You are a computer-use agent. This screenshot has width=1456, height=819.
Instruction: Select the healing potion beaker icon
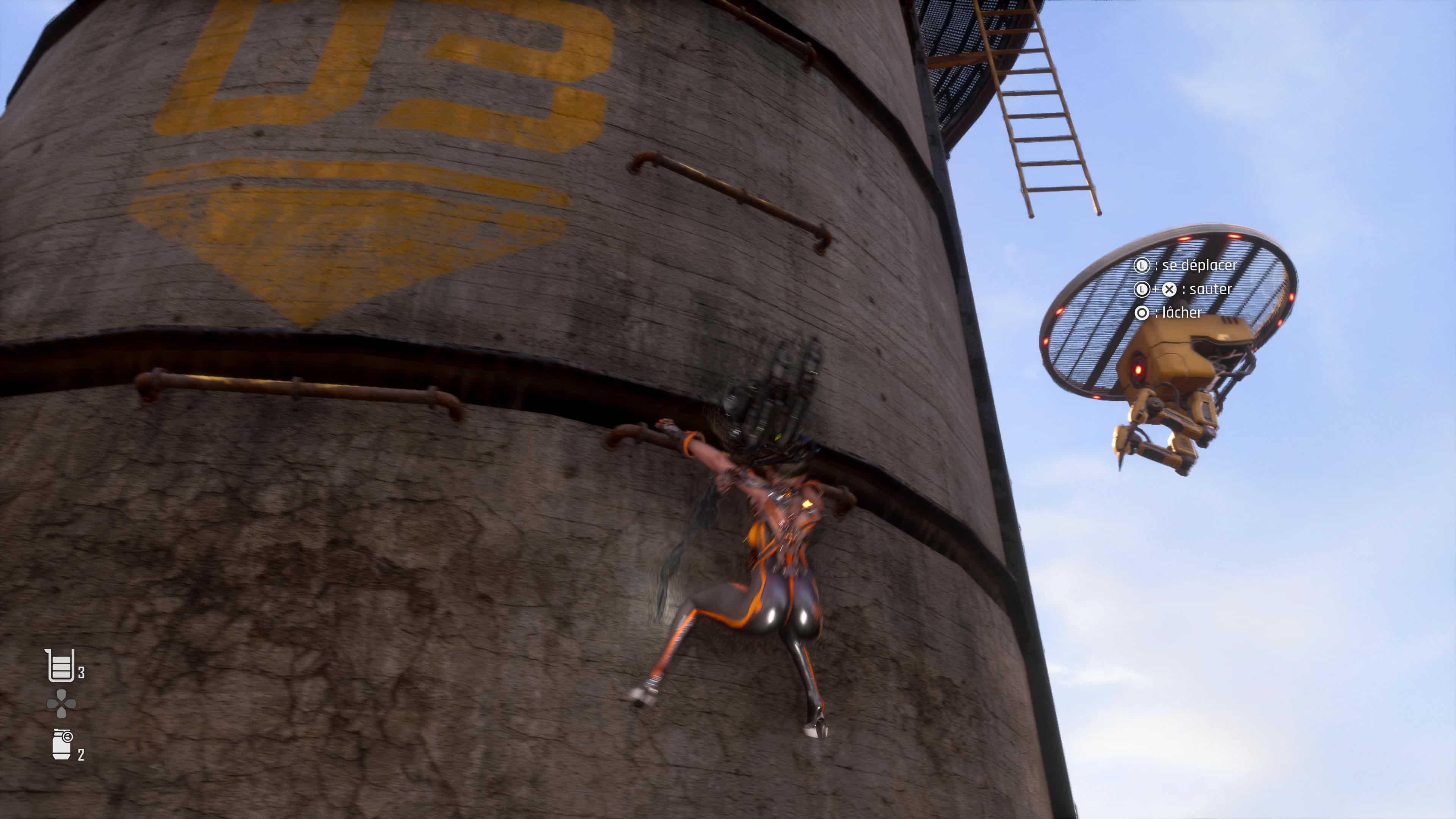pos(60,665)
